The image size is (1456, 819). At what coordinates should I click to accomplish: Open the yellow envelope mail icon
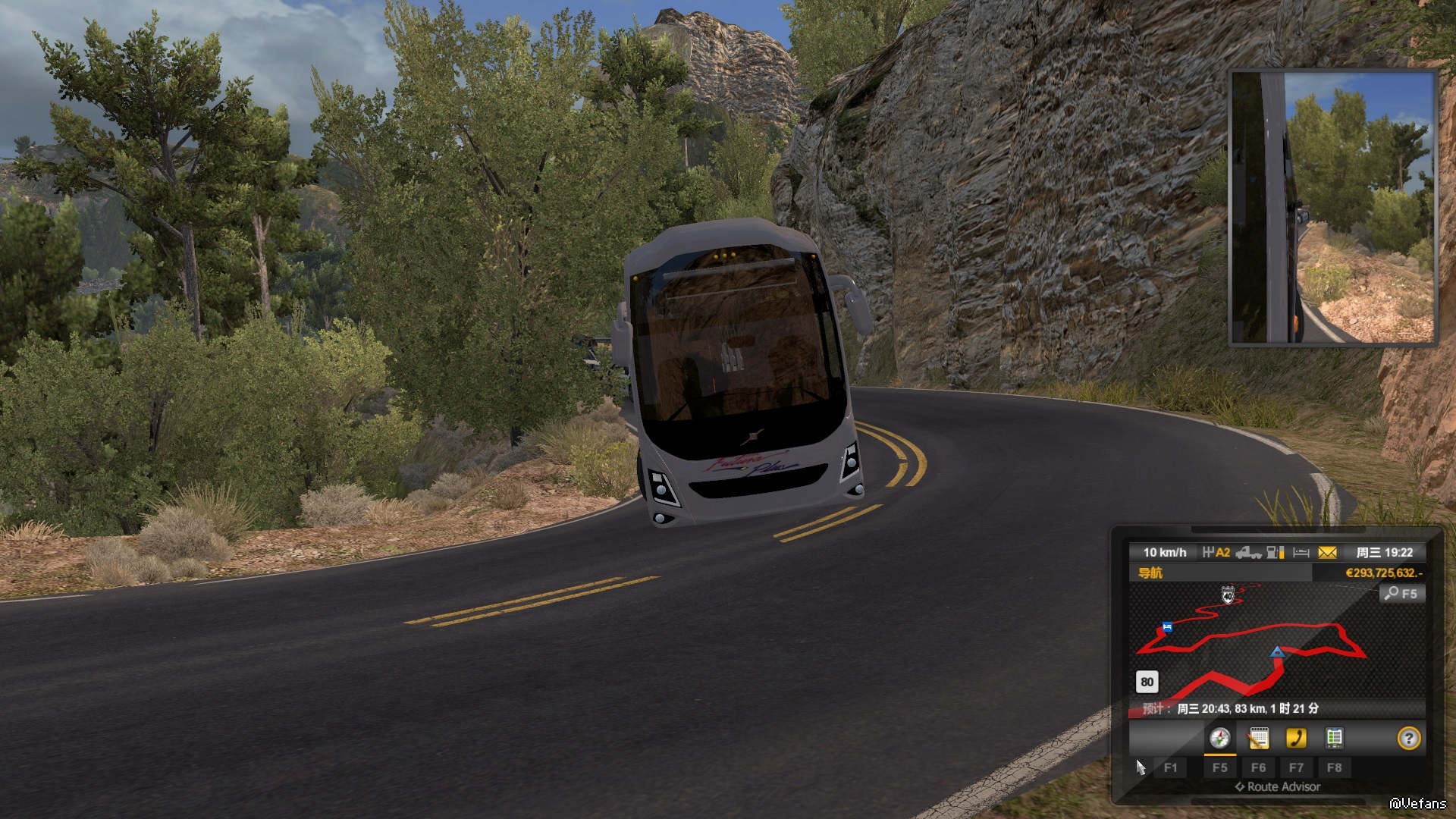(1327, 553)
